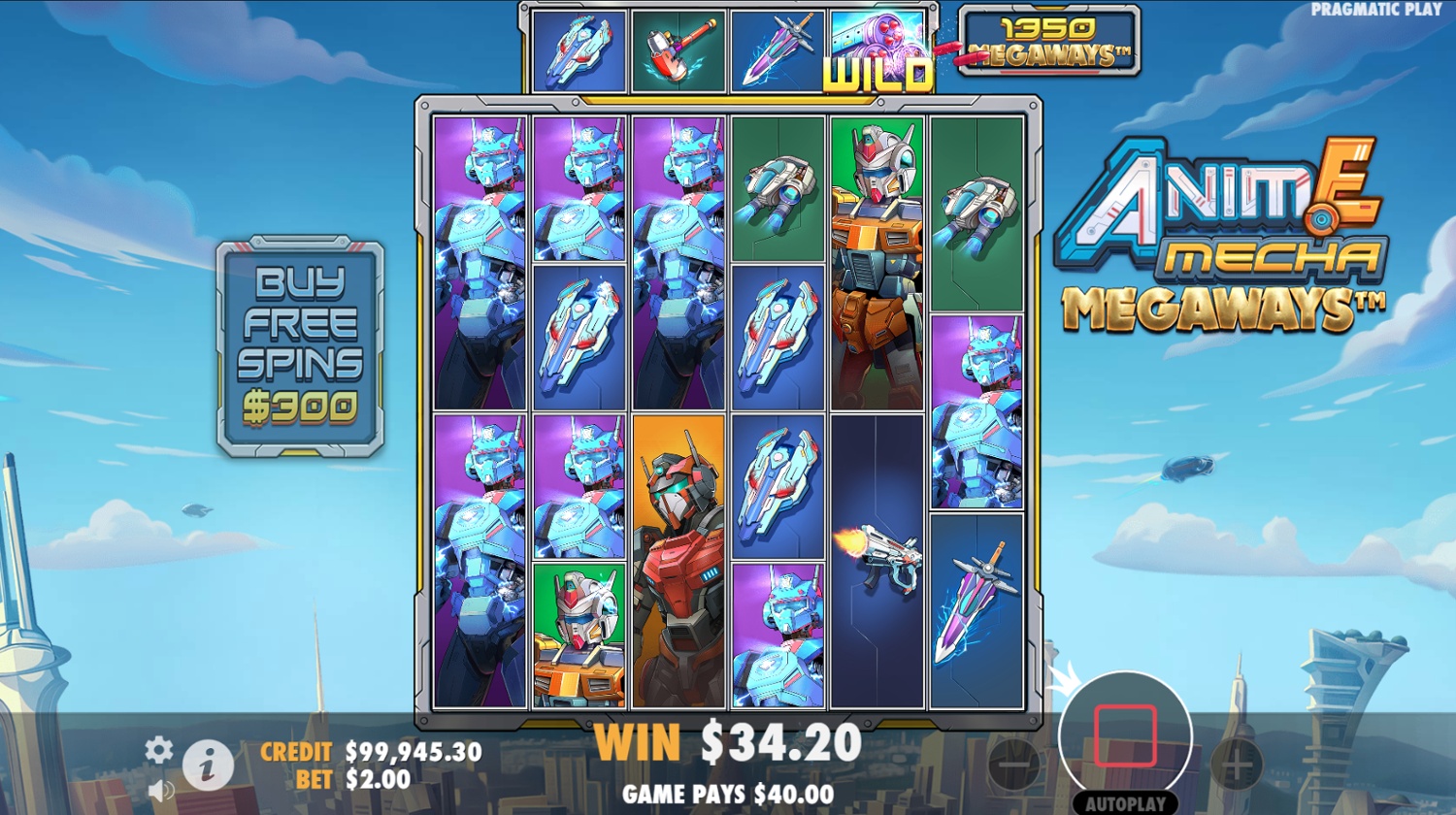This screenshot has height=815, width=1456.
Task: Open the settings gear menu
Action: [159, 749]
